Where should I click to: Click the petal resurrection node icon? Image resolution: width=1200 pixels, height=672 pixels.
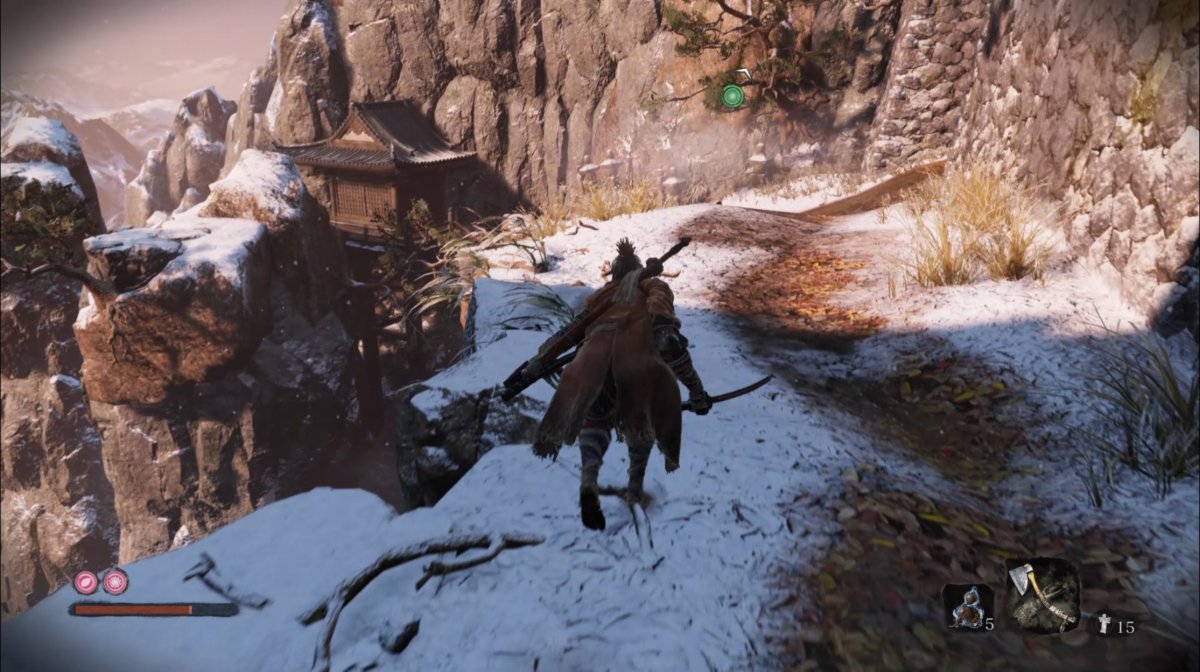pos(86,581)
